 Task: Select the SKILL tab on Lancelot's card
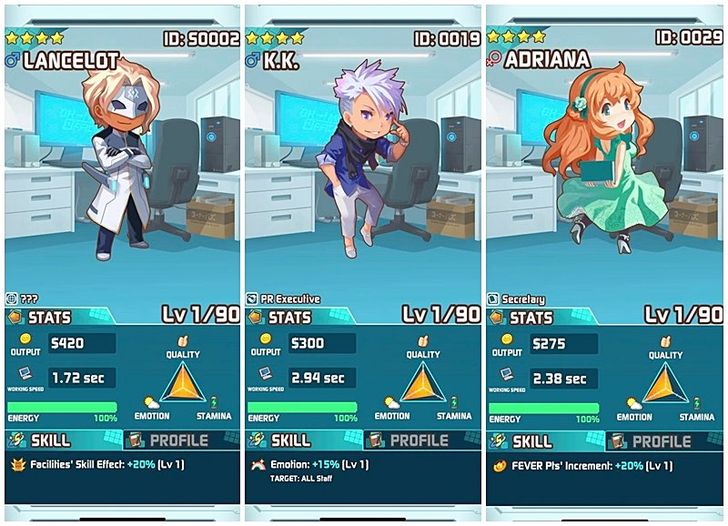coord(56,441)
